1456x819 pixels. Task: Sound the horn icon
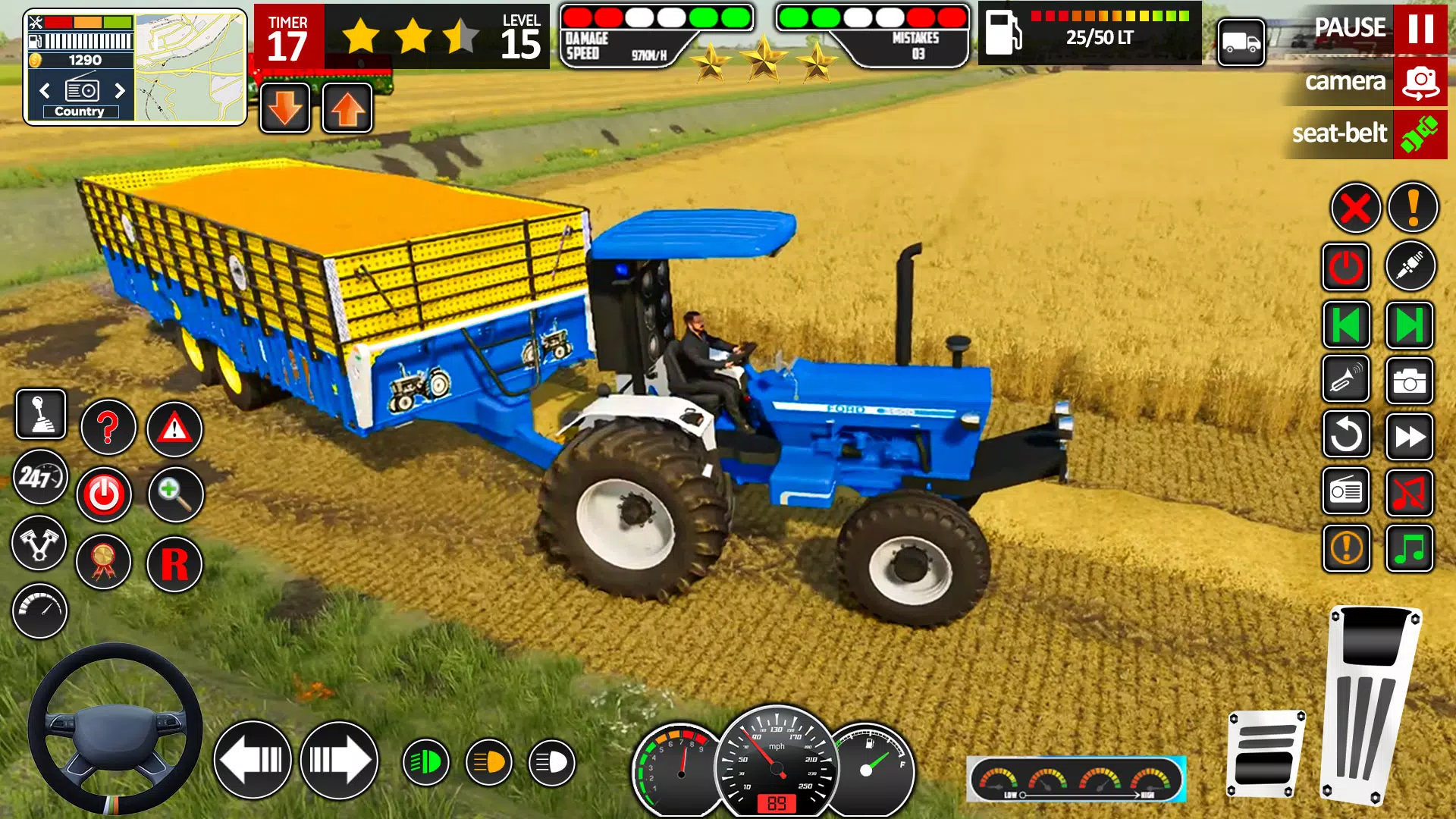click(x=1346, y=380)
